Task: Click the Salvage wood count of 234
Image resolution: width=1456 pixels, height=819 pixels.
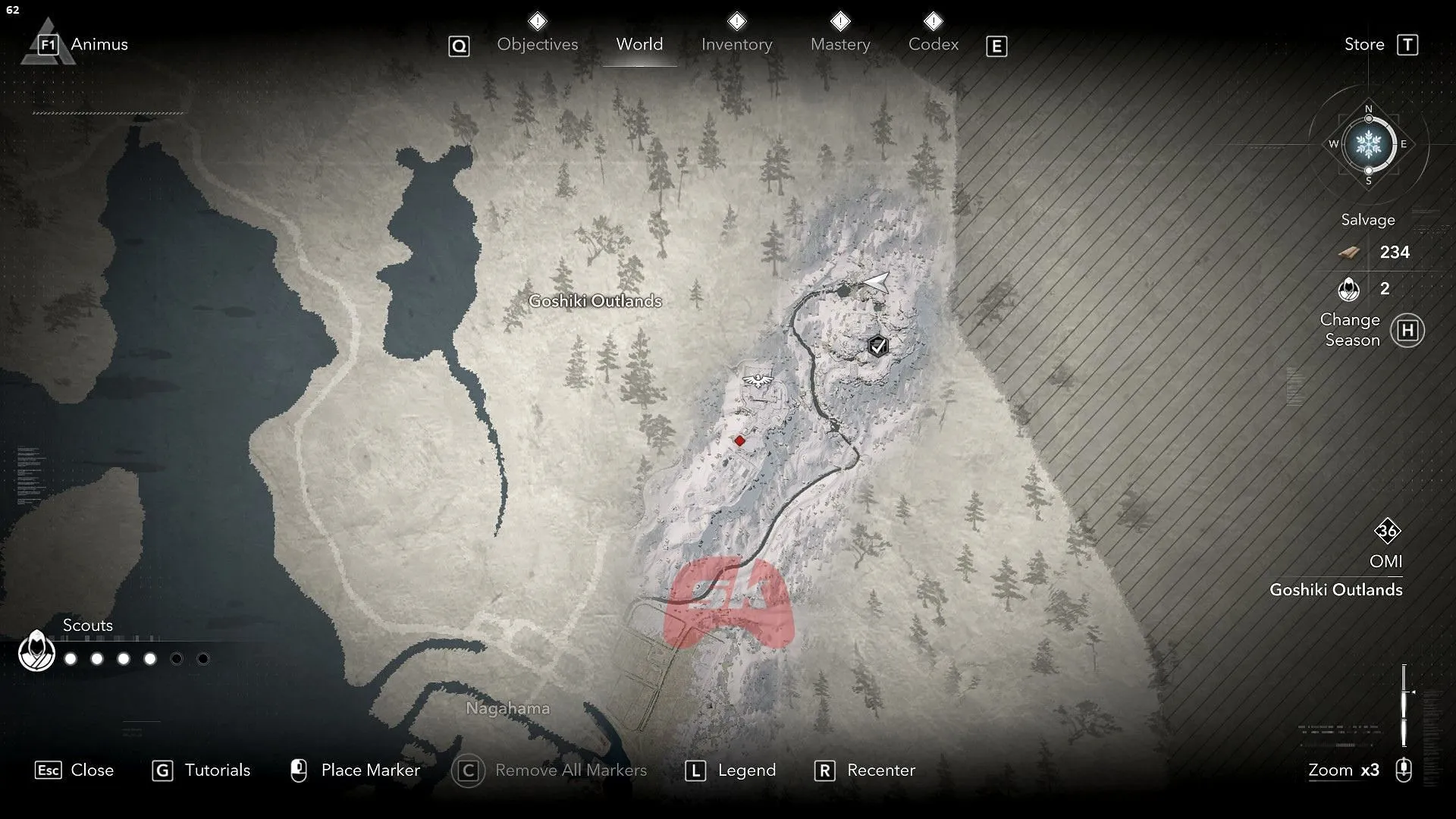Action: (1395, 253)
